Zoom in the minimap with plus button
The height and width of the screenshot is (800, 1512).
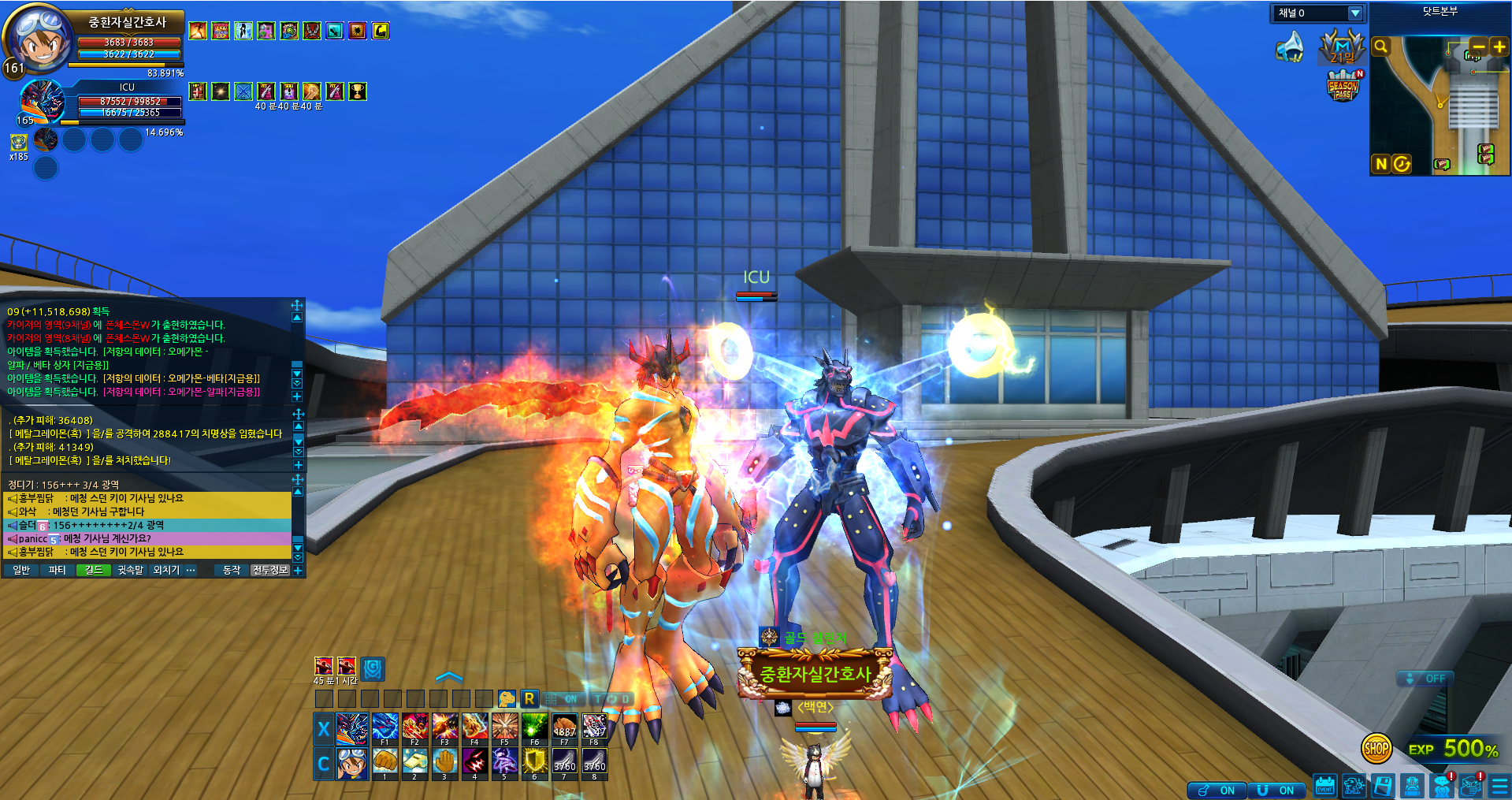1499,47
